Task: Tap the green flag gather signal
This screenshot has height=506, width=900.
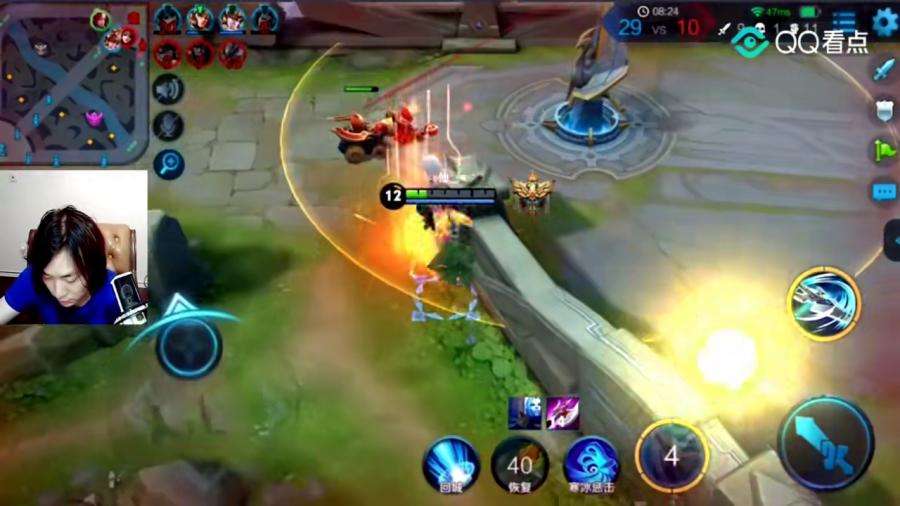Action: [884, 151]
